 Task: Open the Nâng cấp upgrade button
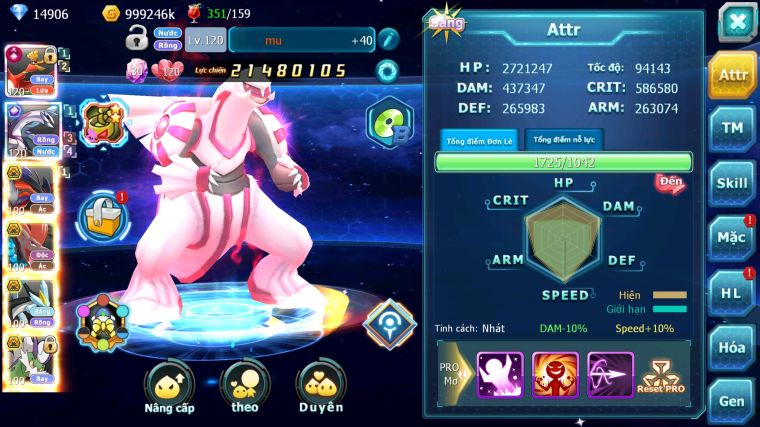click(x=169, y=388)
